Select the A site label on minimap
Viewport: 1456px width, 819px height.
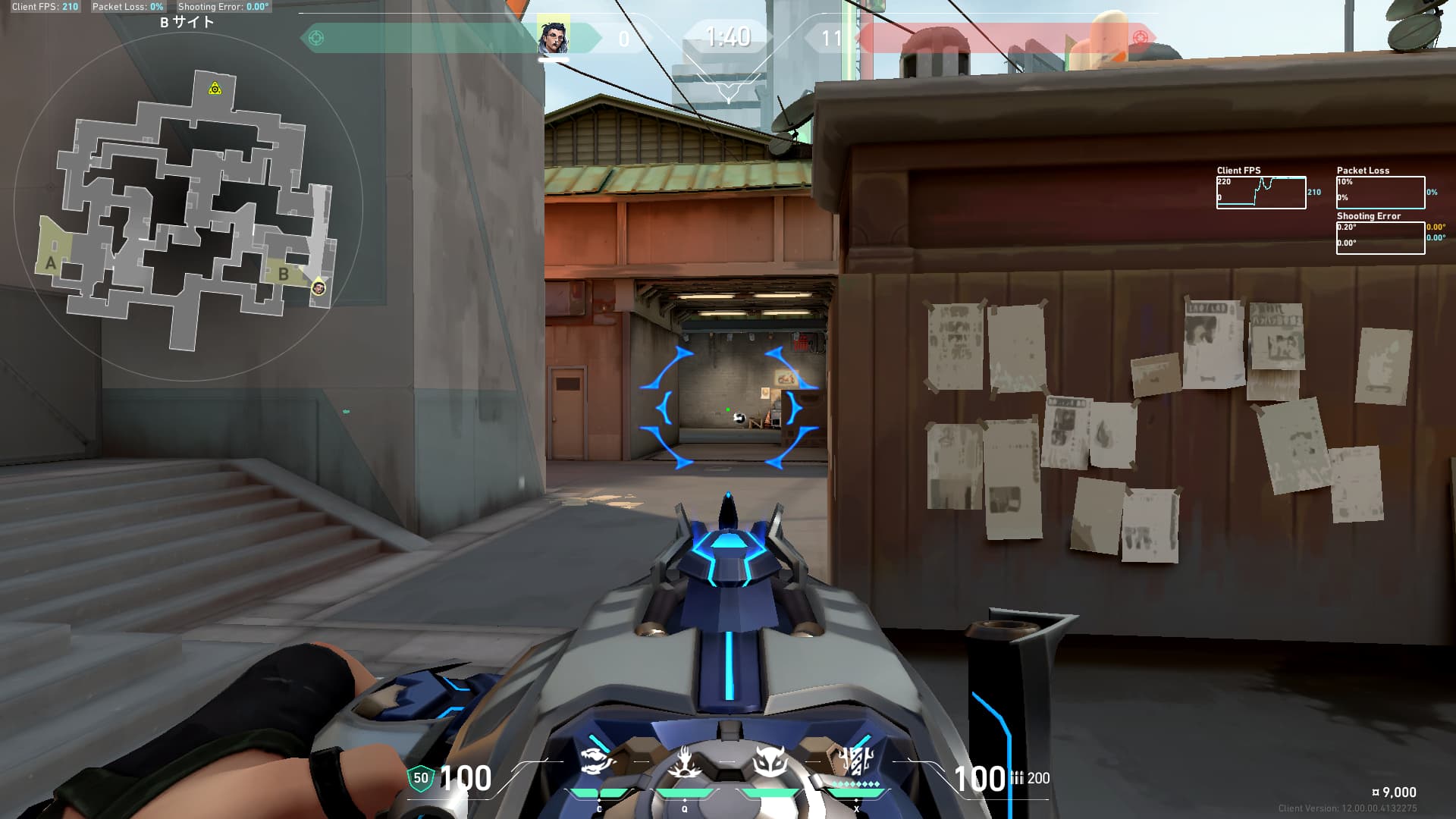point(51,263)
